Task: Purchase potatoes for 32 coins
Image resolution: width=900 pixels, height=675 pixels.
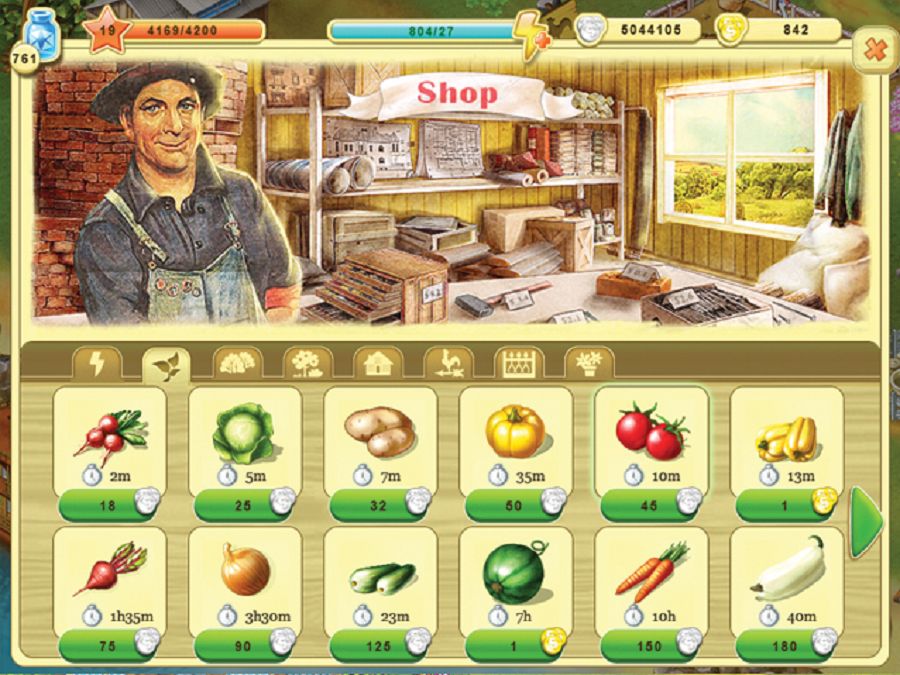Action: [380, 505]
